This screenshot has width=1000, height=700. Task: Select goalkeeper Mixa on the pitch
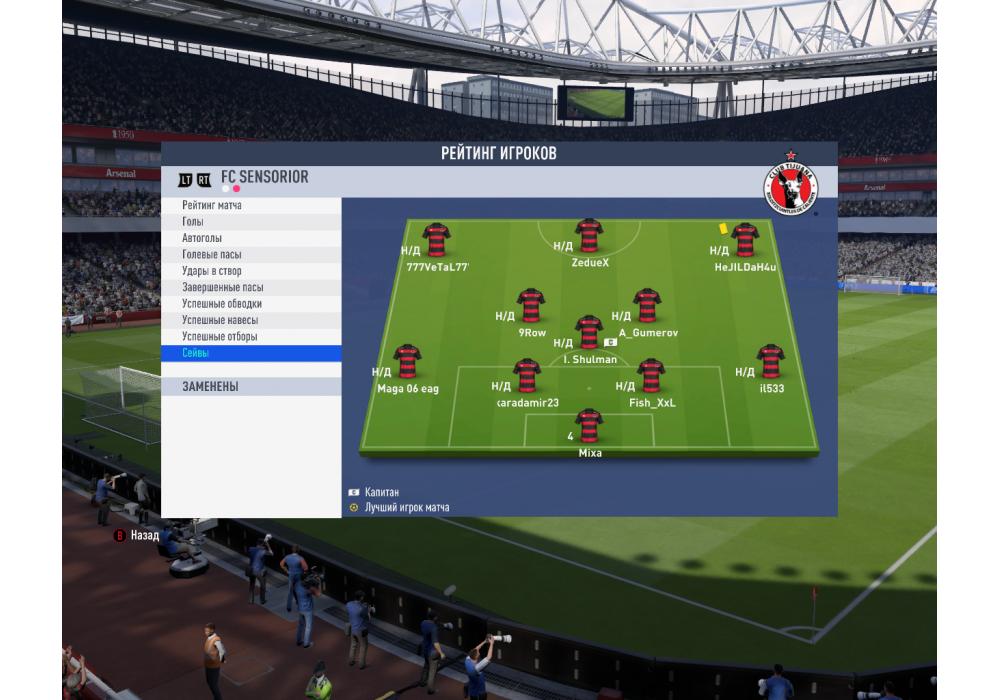[x=589, y=425]
